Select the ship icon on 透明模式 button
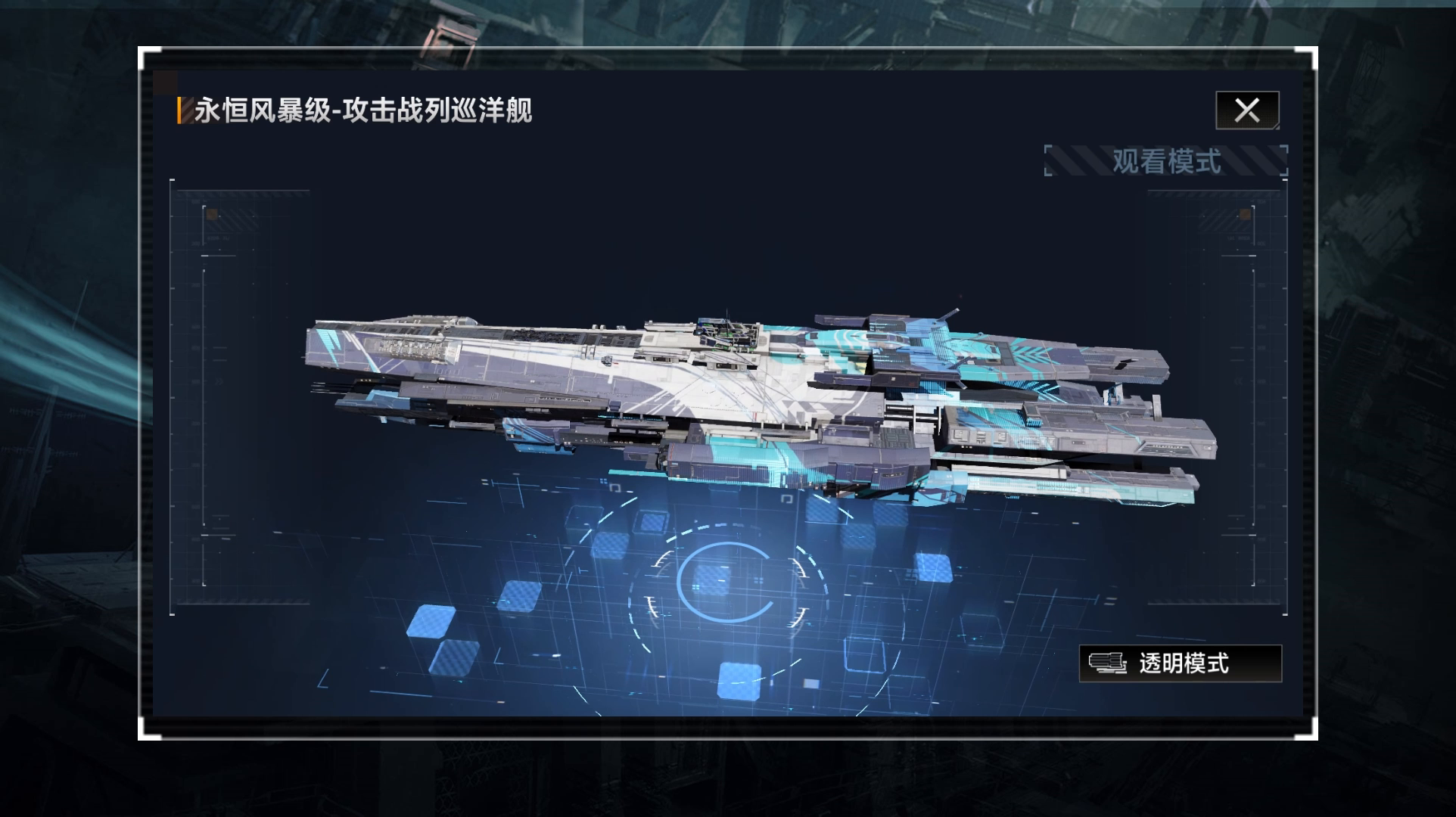Viewport: 1456px width, 817px height. (1112, 666)
